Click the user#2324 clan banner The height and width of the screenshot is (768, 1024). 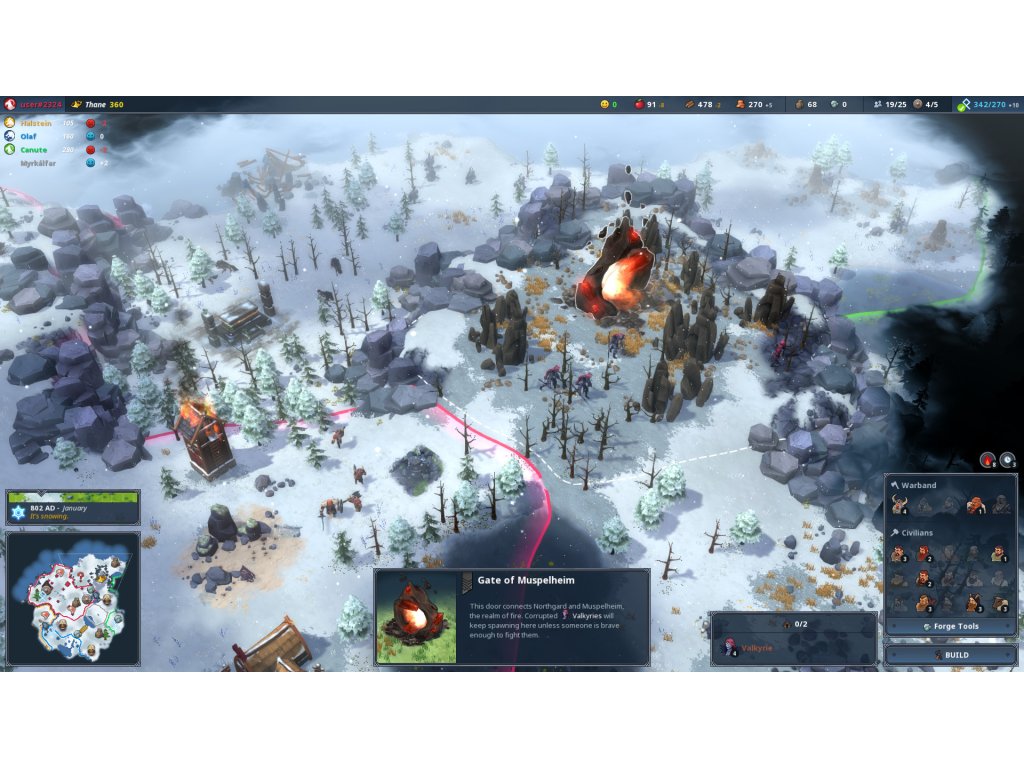tap(10, 104)
